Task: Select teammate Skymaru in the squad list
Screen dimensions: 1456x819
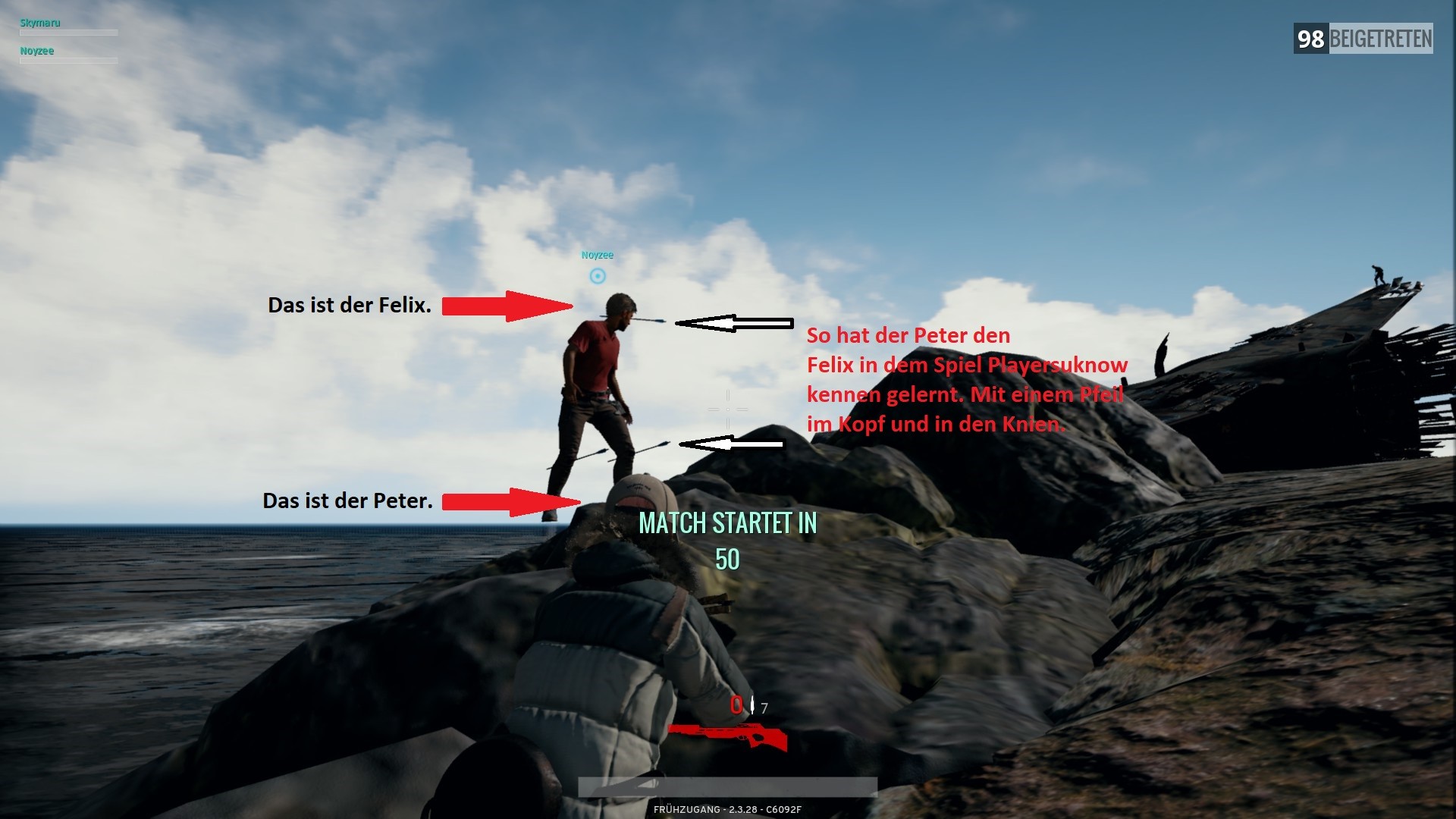Action: [x=40, y=23]
